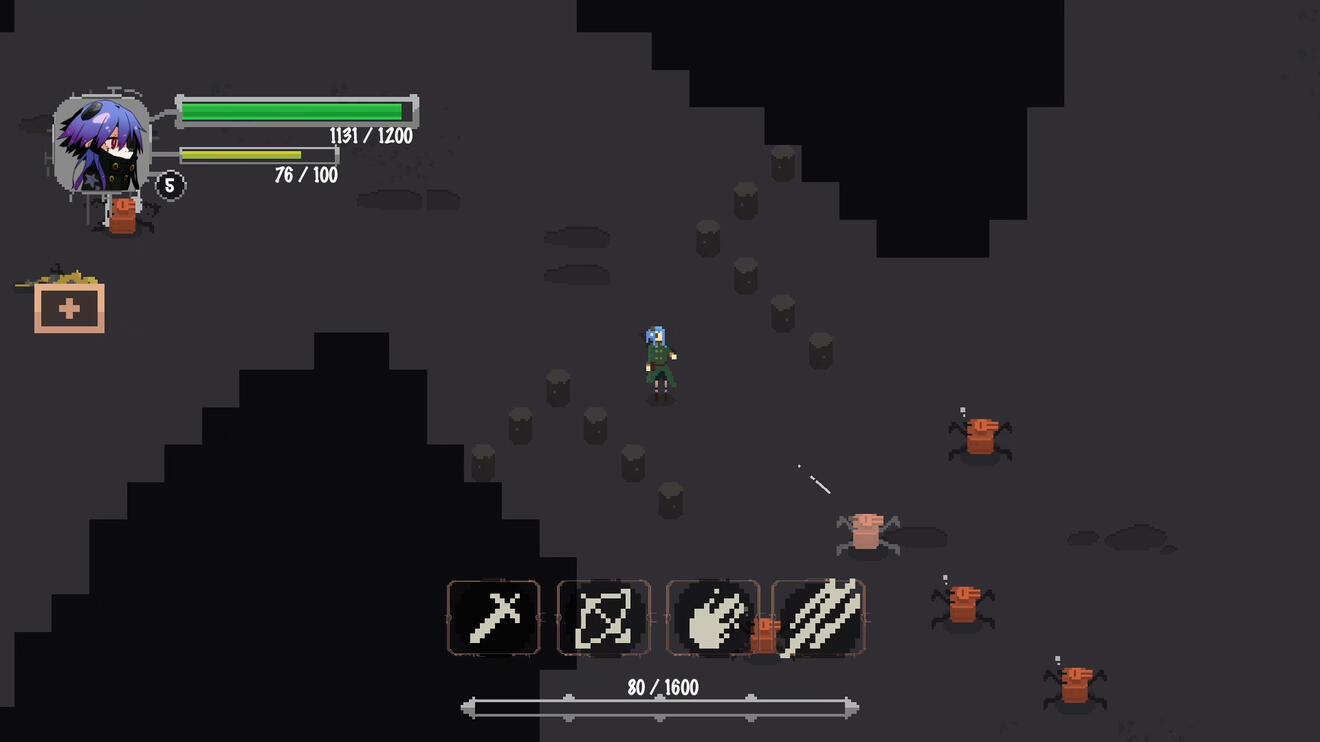Screen dimensions: 1320x742
Task: Click the plus icon on the supply crate
Action: 67,307
